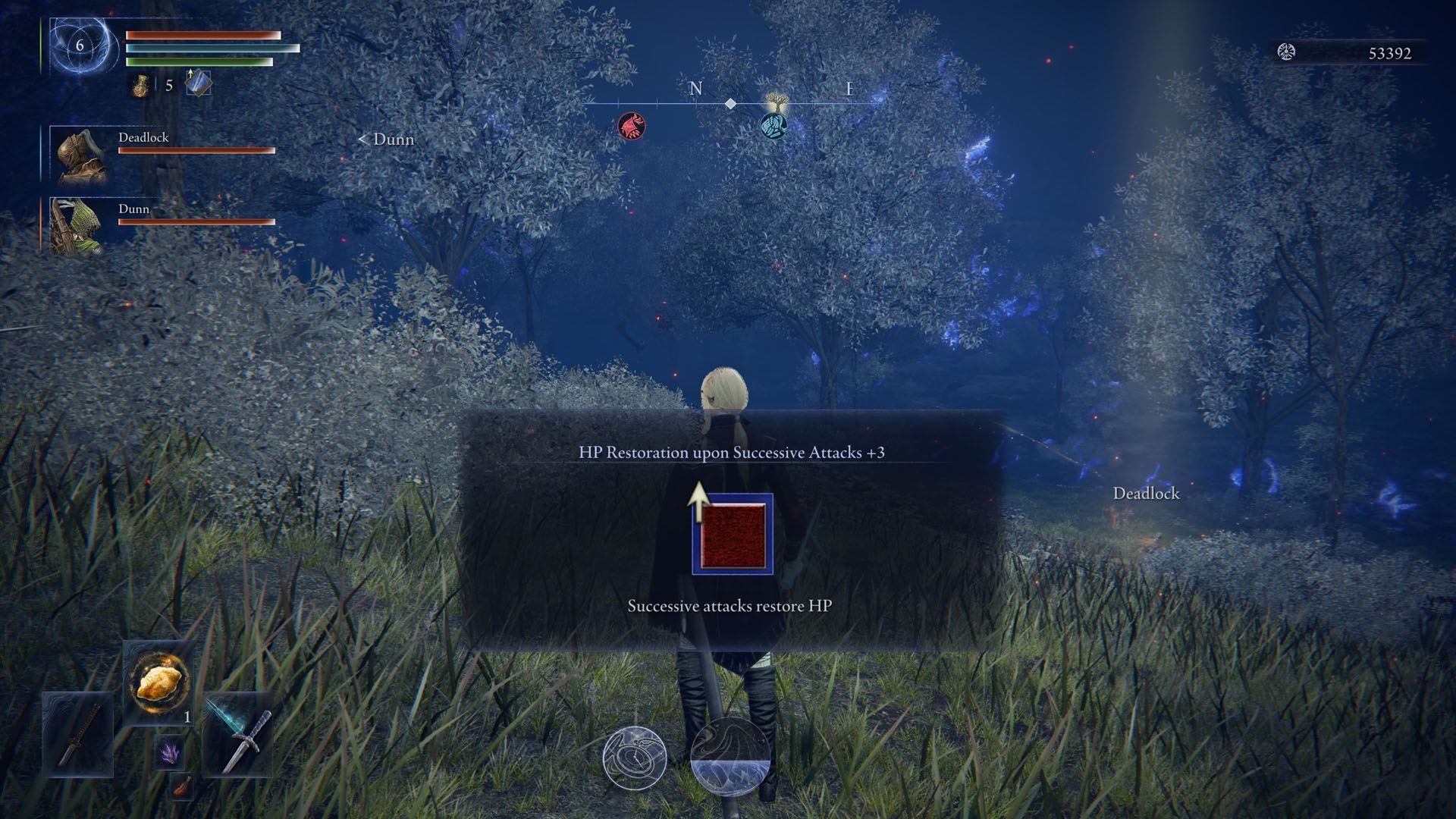Click the white diamond on the compass slider
1456x819 pixels.
pos(730,105)
